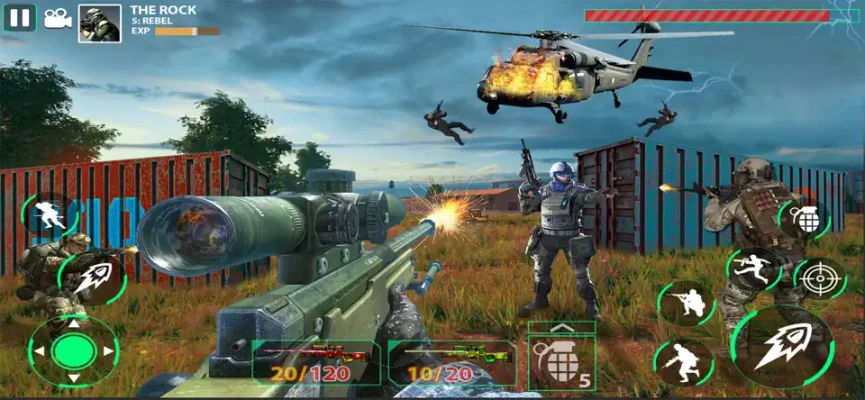
Task: Switch view using the video camera icon
Action: pyautogui.click(x=57, y=18)
